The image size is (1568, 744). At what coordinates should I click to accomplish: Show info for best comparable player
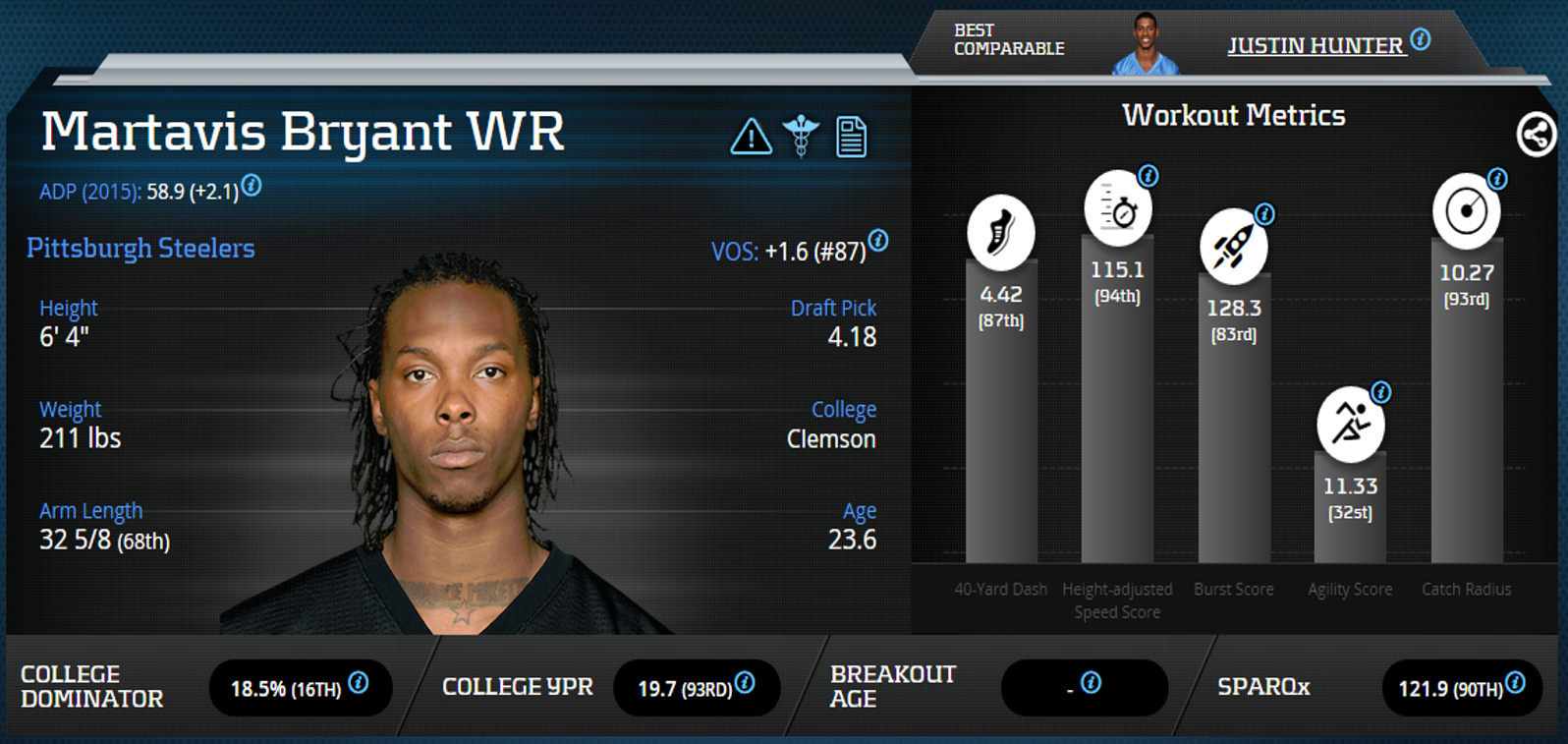tap(1421, 39)
